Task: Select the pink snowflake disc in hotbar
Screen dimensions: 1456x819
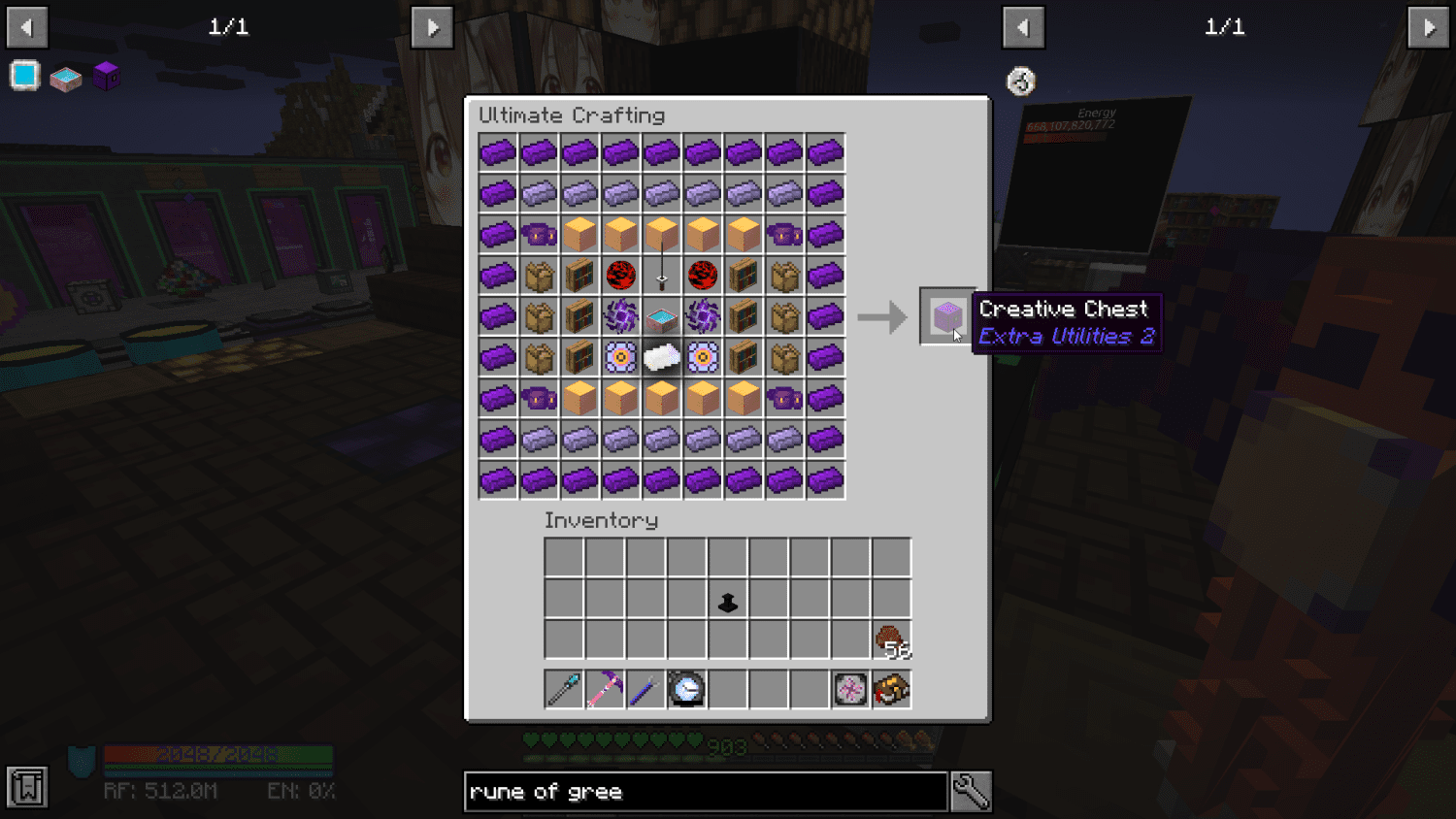Action: 850,689
